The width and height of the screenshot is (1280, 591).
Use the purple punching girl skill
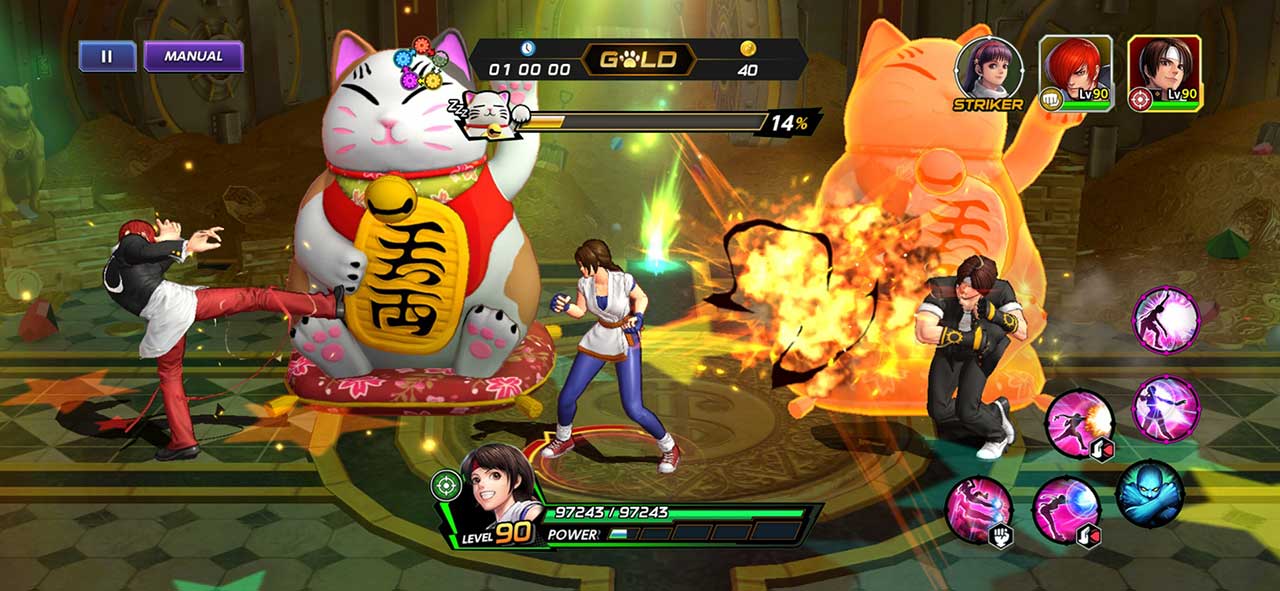click(1166, 406)
